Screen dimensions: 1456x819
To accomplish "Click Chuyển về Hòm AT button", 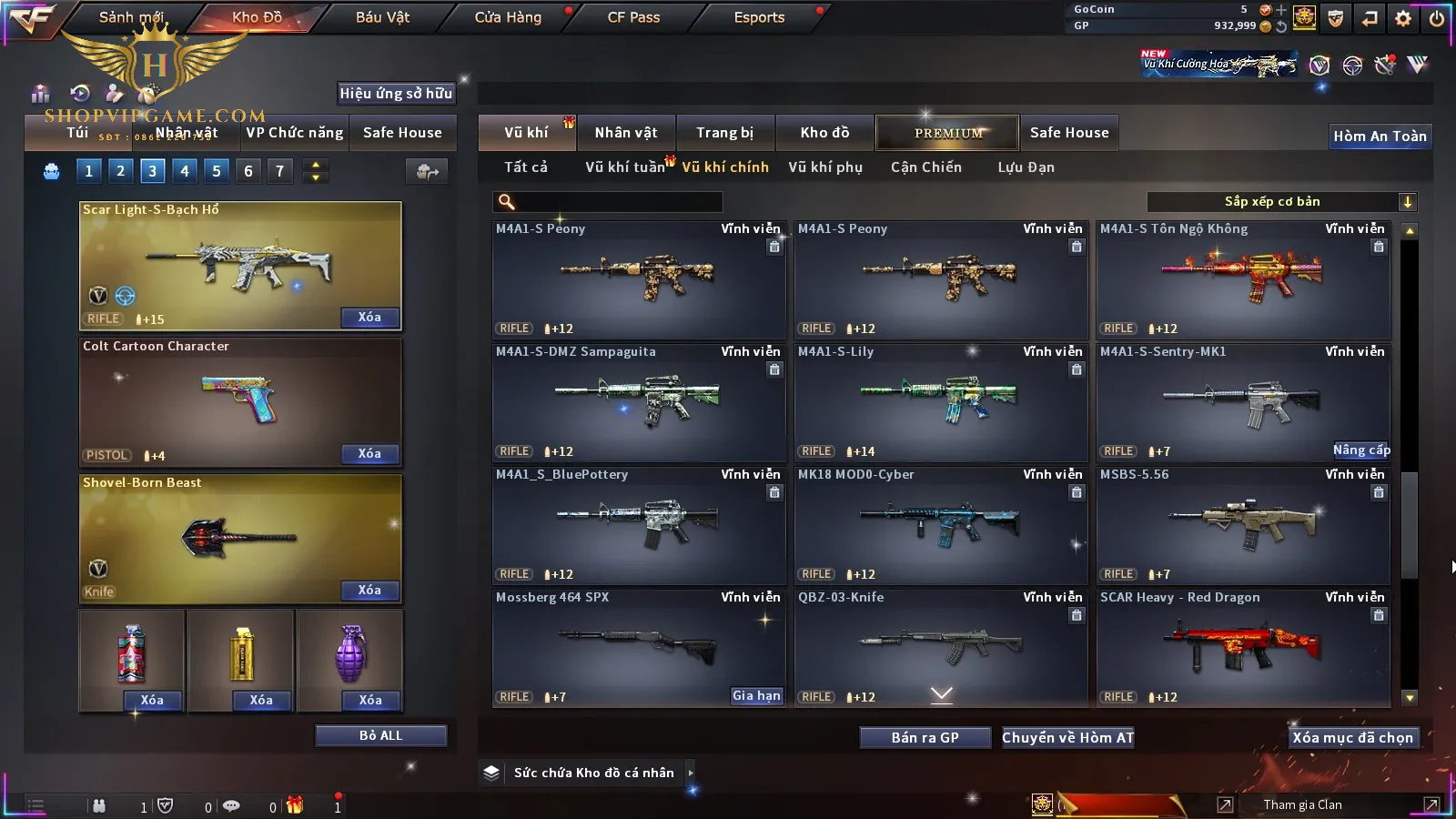I will [1067, 737].
